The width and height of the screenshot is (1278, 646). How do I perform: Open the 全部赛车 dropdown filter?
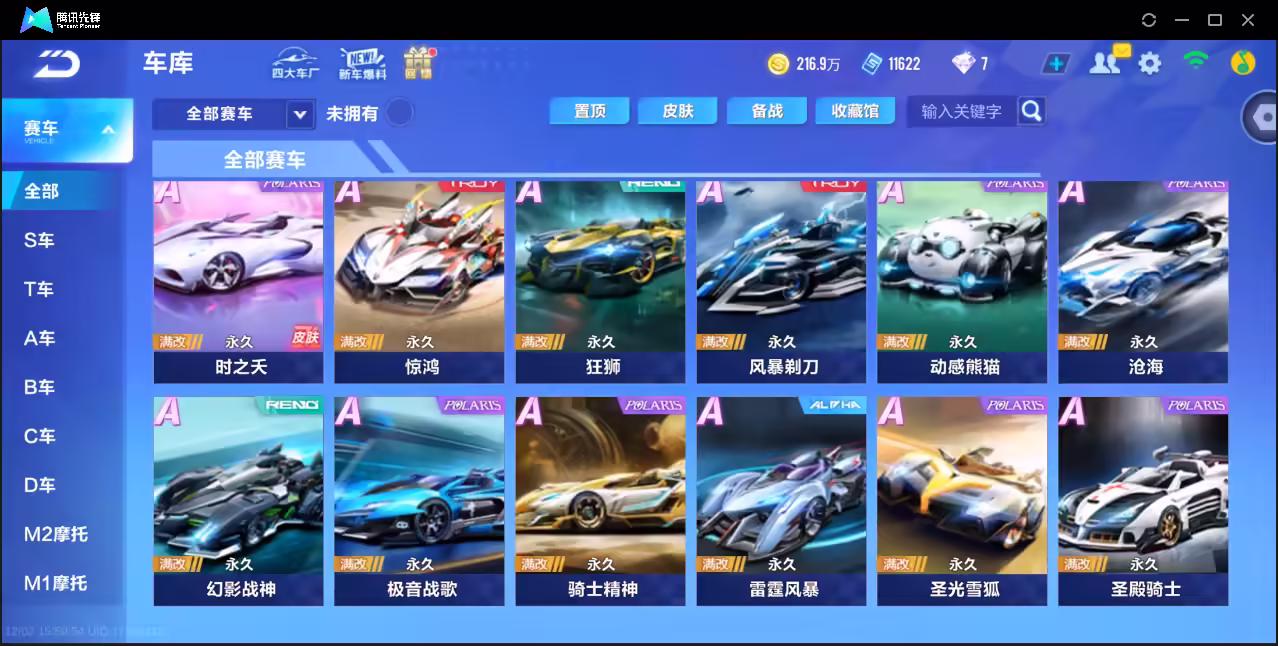point(233,114)
